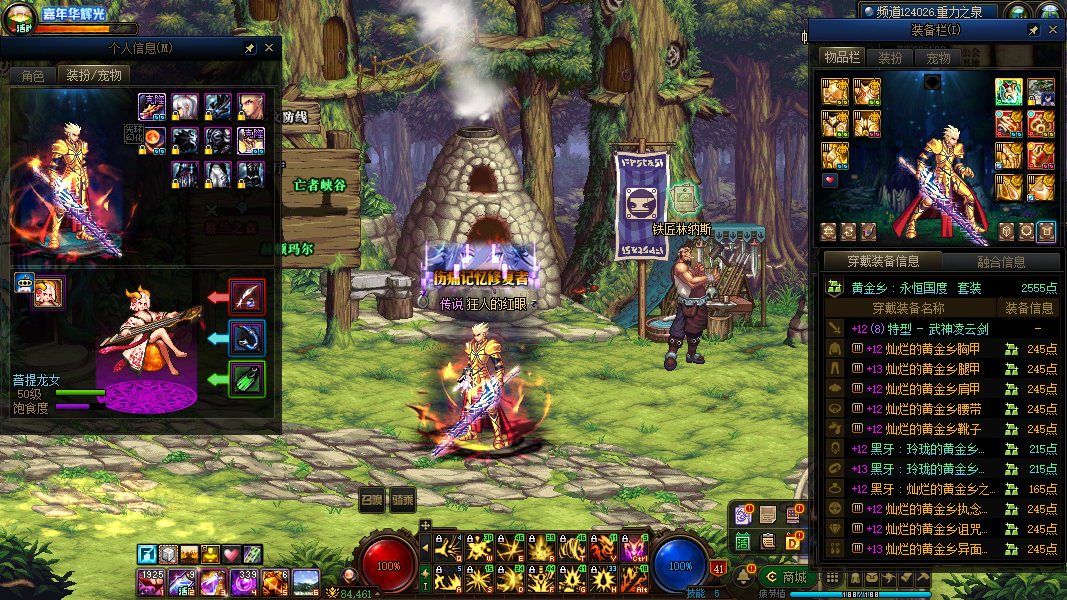The height and width of the screenshot is (600, 1067).
Task: Click the heart icon below the armor slots
Action: [x=830, y=181]
